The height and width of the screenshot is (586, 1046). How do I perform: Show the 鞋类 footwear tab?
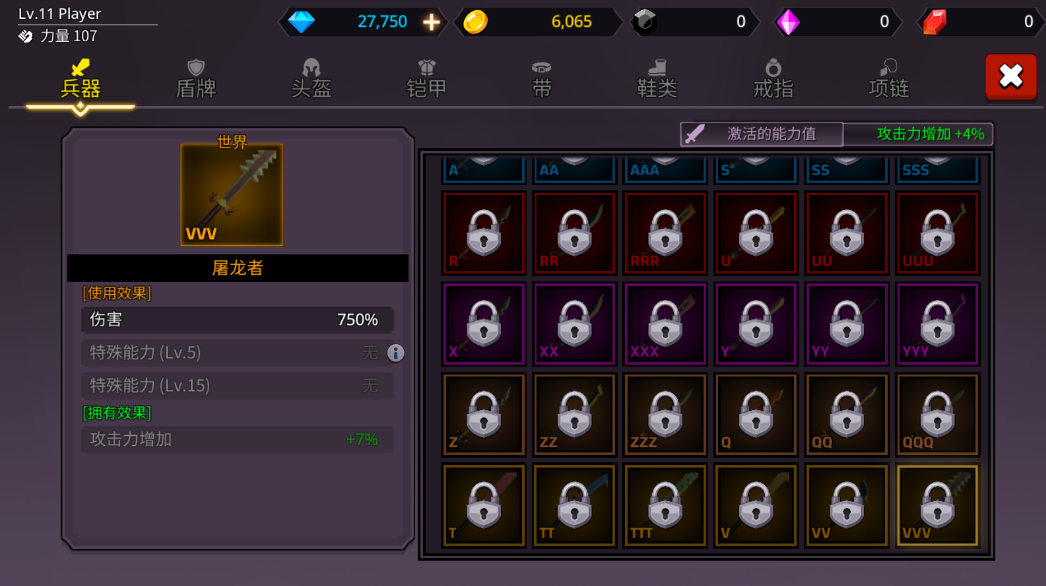point(657,78)
